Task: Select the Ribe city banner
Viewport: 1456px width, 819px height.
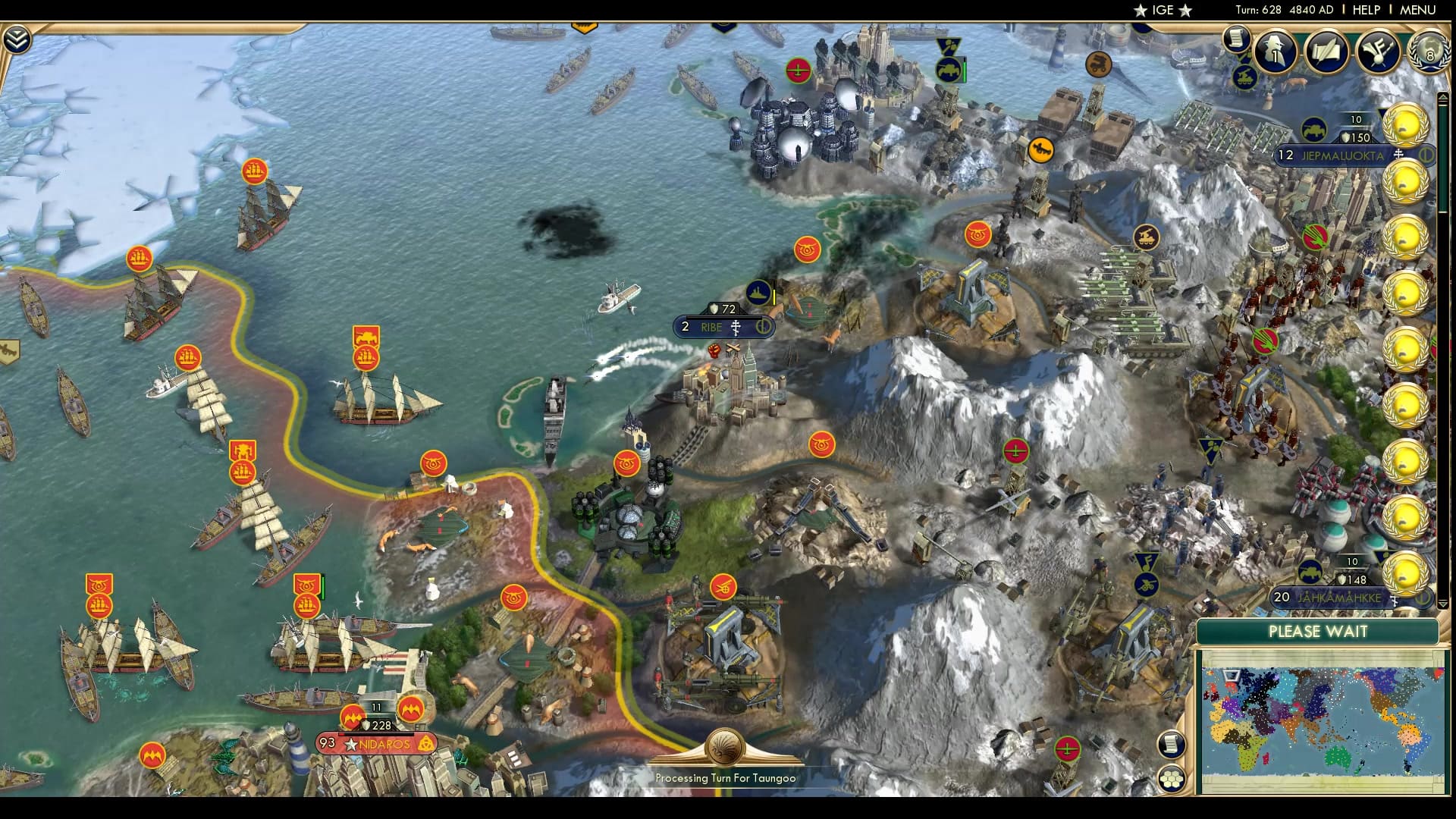Action: (711, 328)
